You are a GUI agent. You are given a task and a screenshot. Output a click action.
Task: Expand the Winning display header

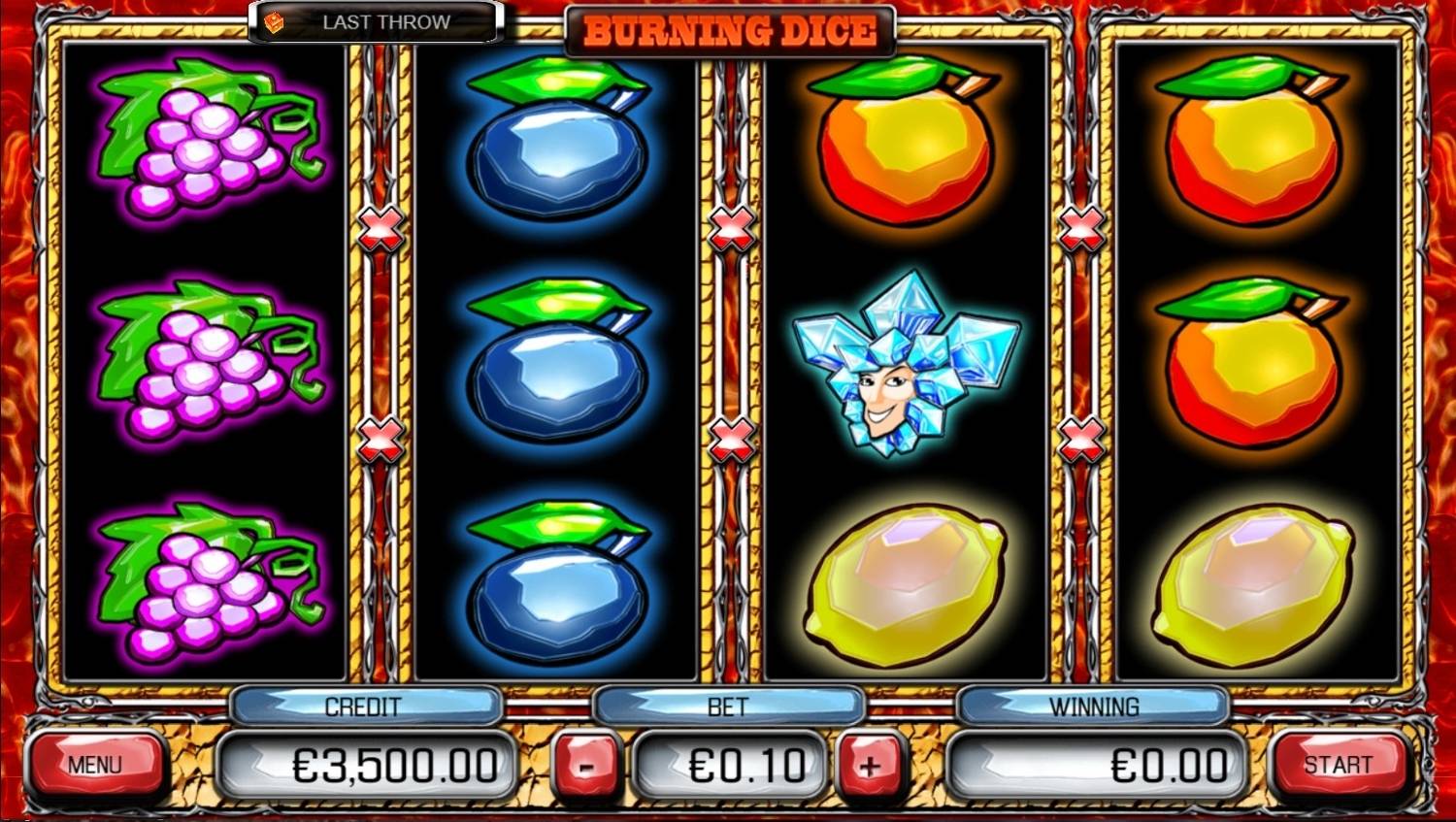[x=1093, y=706]
